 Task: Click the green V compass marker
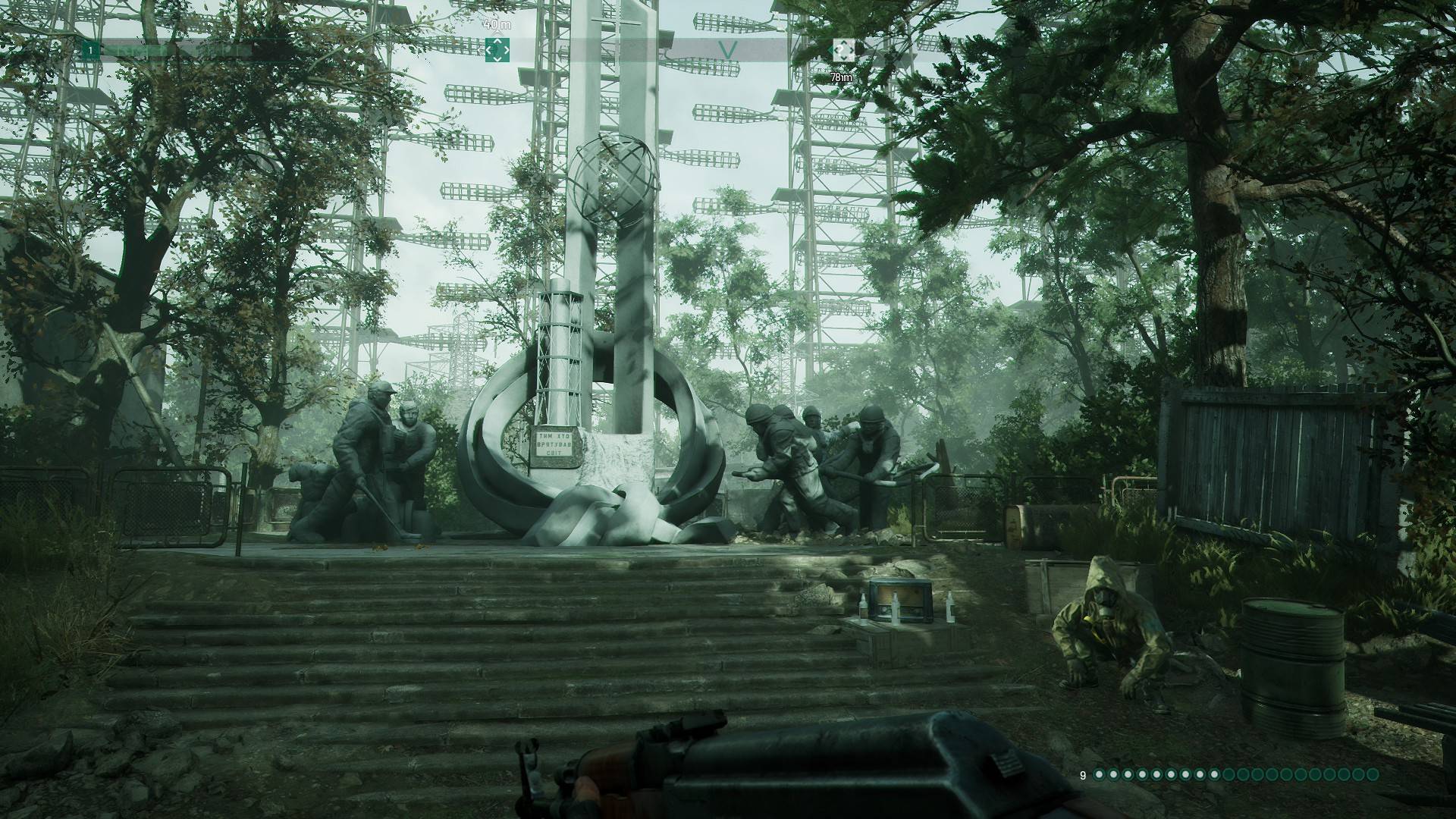pyautogui.click(x=727, y=49)
